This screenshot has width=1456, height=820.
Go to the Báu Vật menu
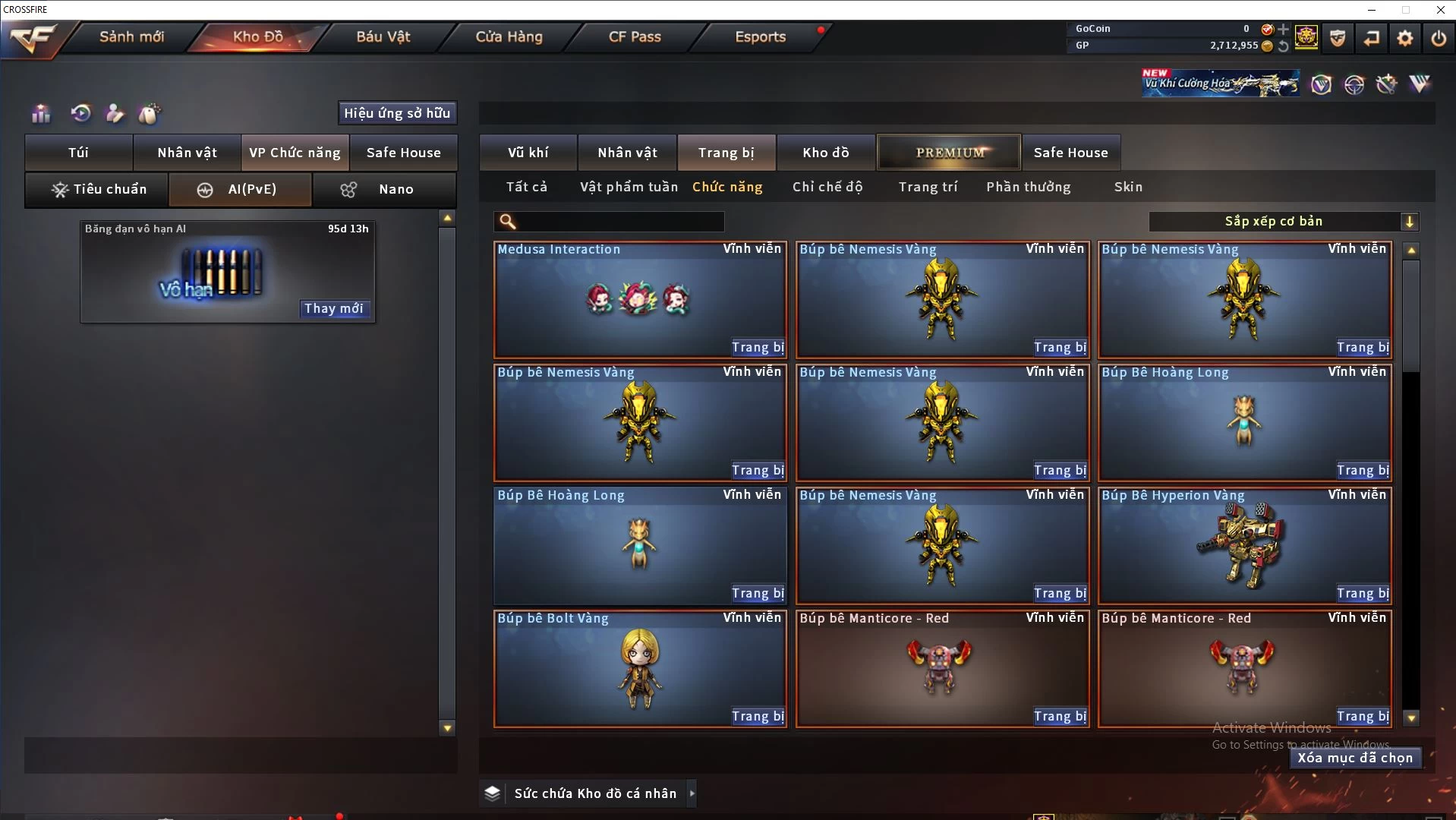coord(383,36)
